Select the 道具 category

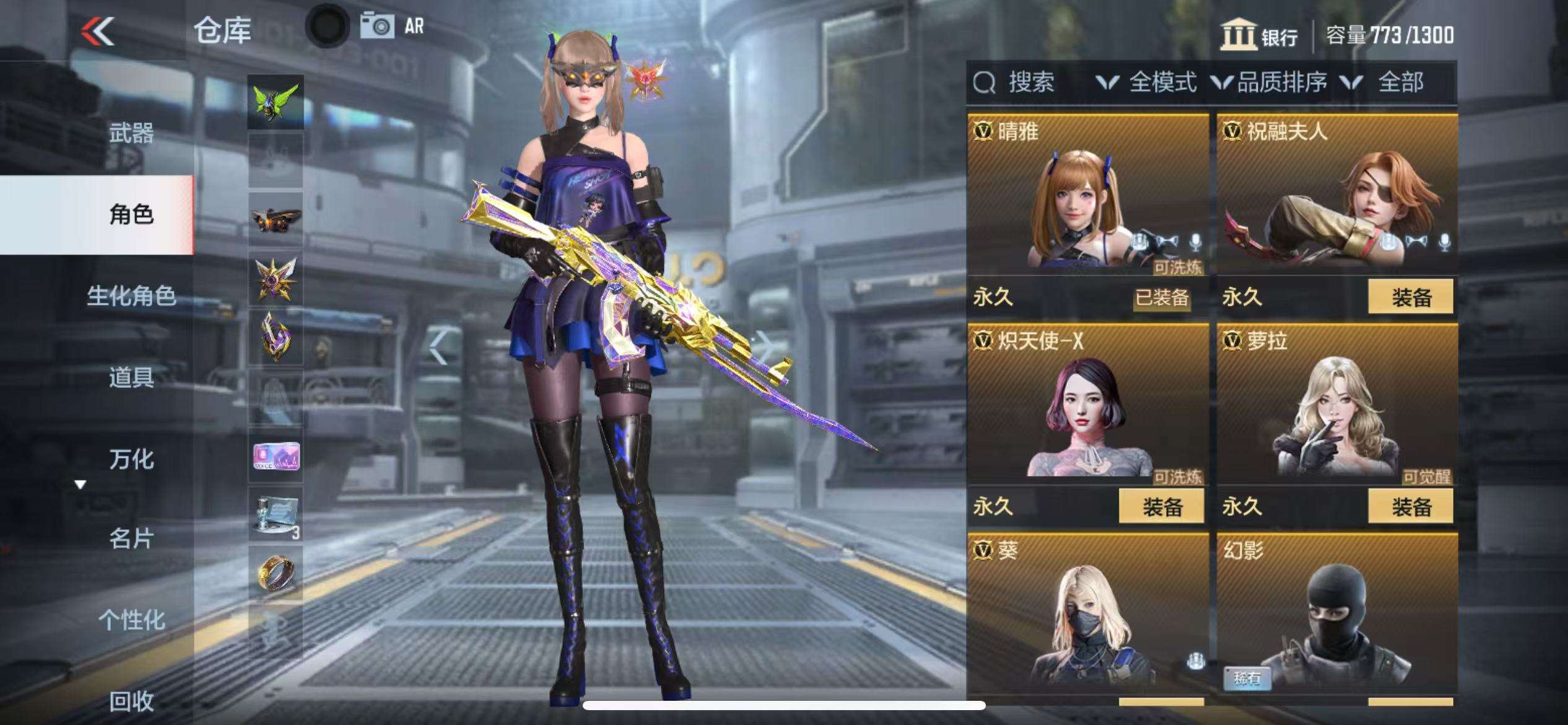click(x=131, y=377)
